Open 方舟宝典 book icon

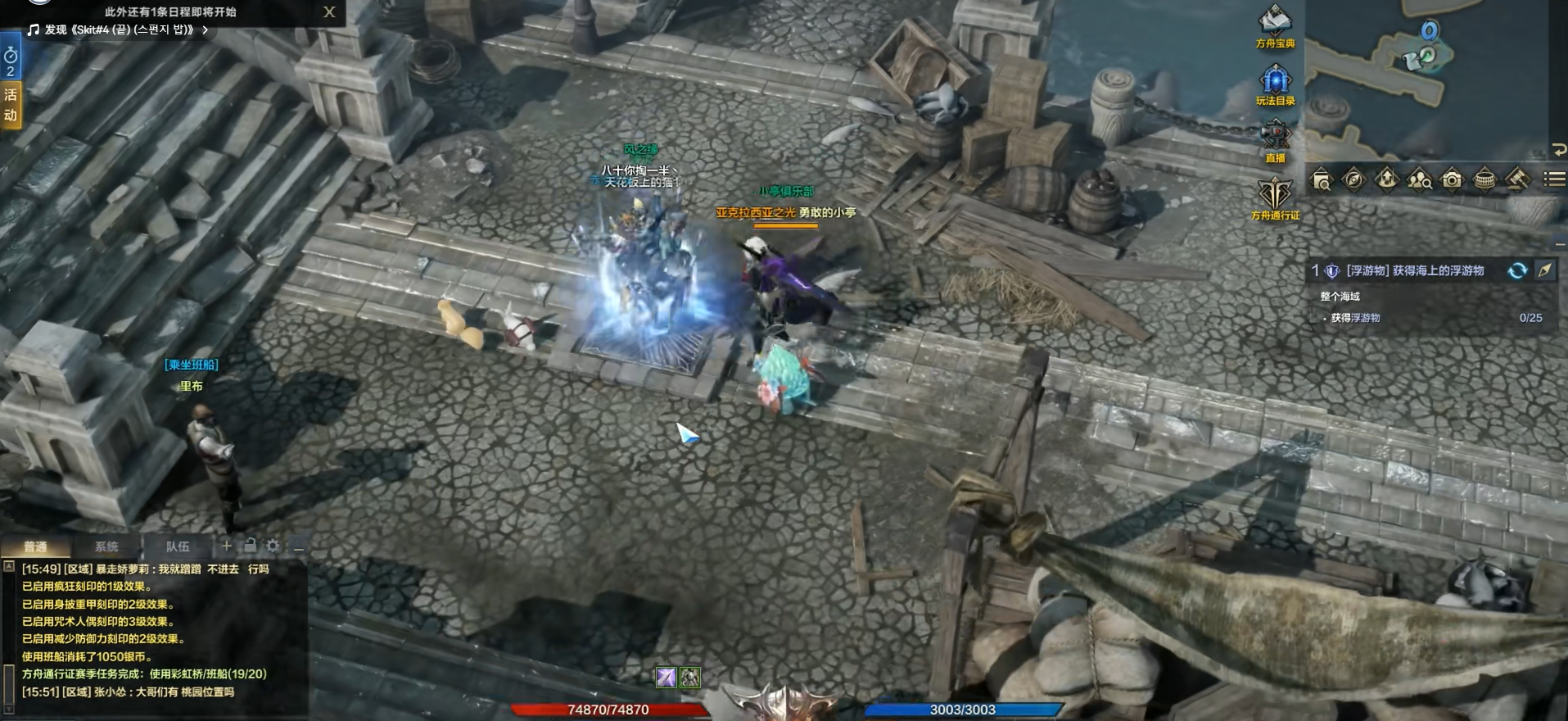pos(1275,24)
